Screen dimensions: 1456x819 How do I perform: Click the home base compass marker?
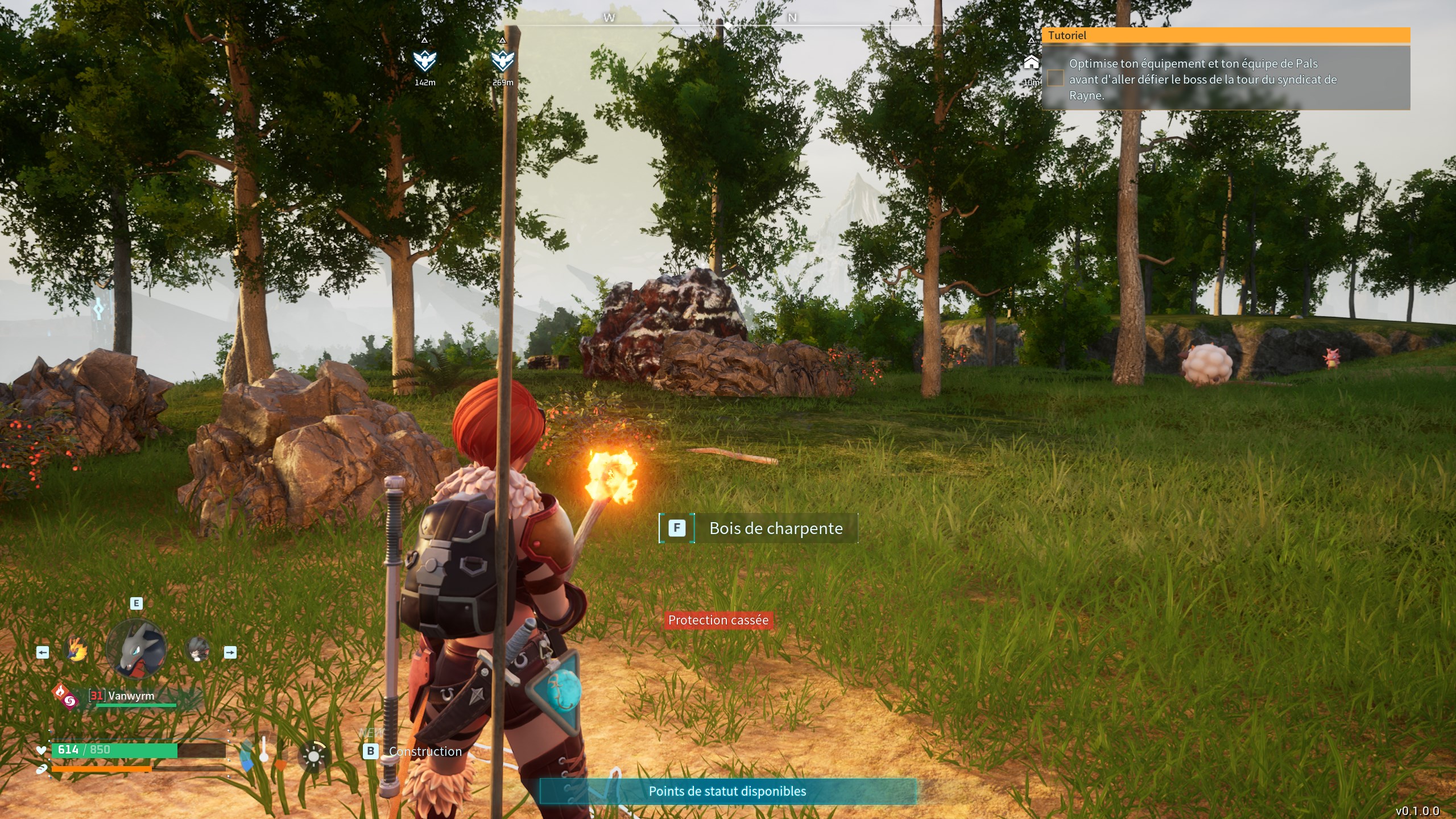click(1031, 63)
